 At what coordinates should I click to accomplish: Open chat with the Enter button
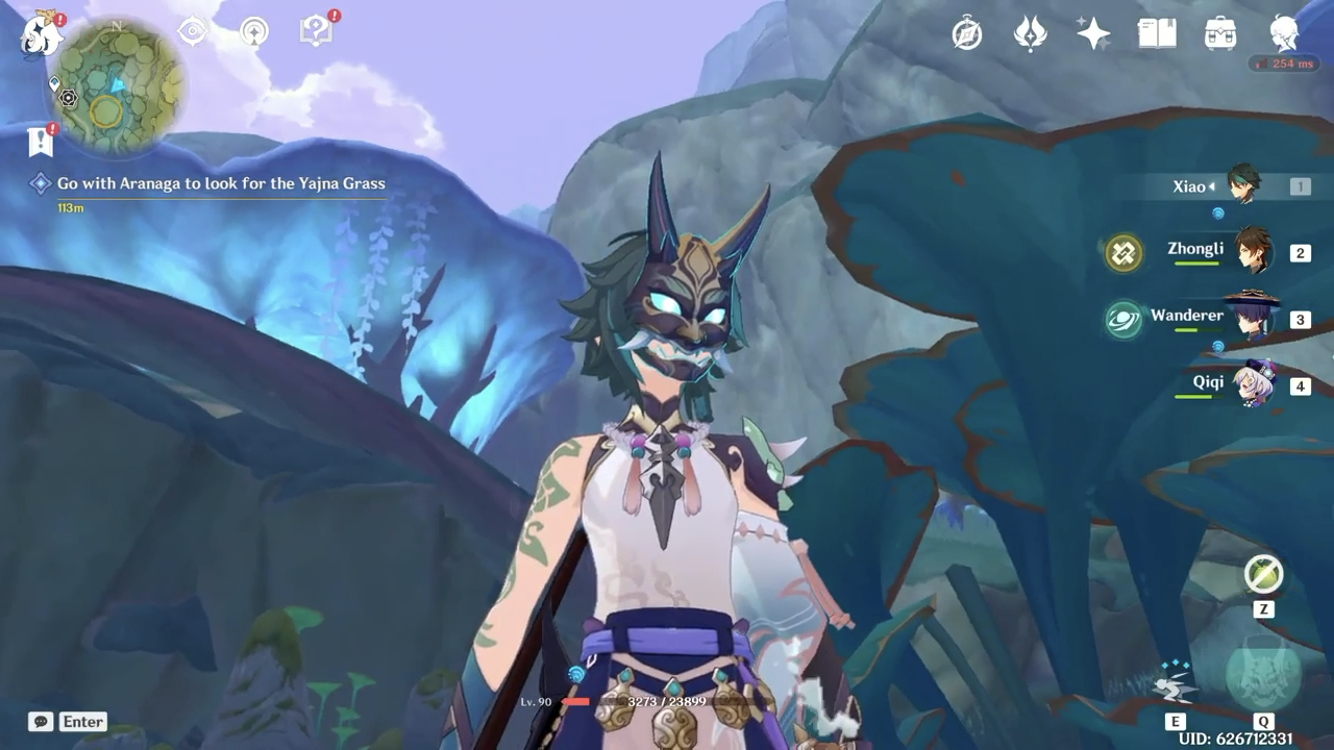pos(80,721)
